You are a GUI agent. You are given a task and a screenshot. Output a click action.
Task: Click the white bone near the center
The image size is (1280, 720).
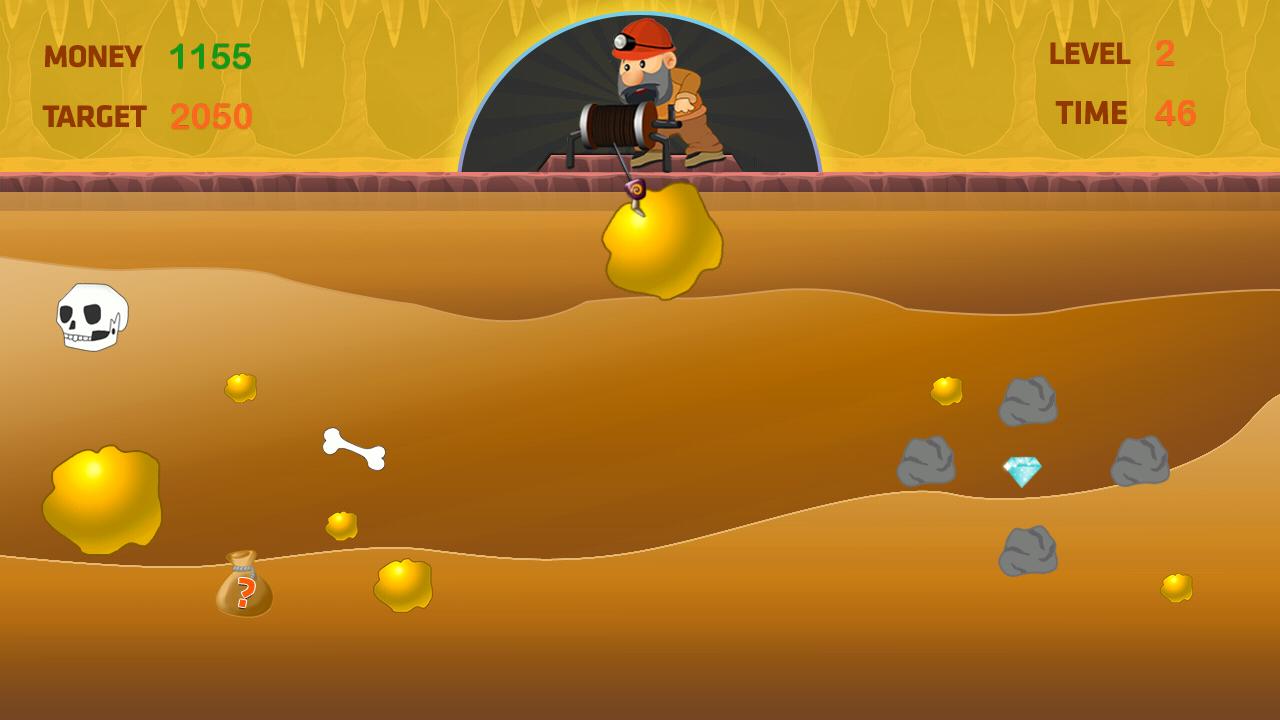tap(355, 450)
